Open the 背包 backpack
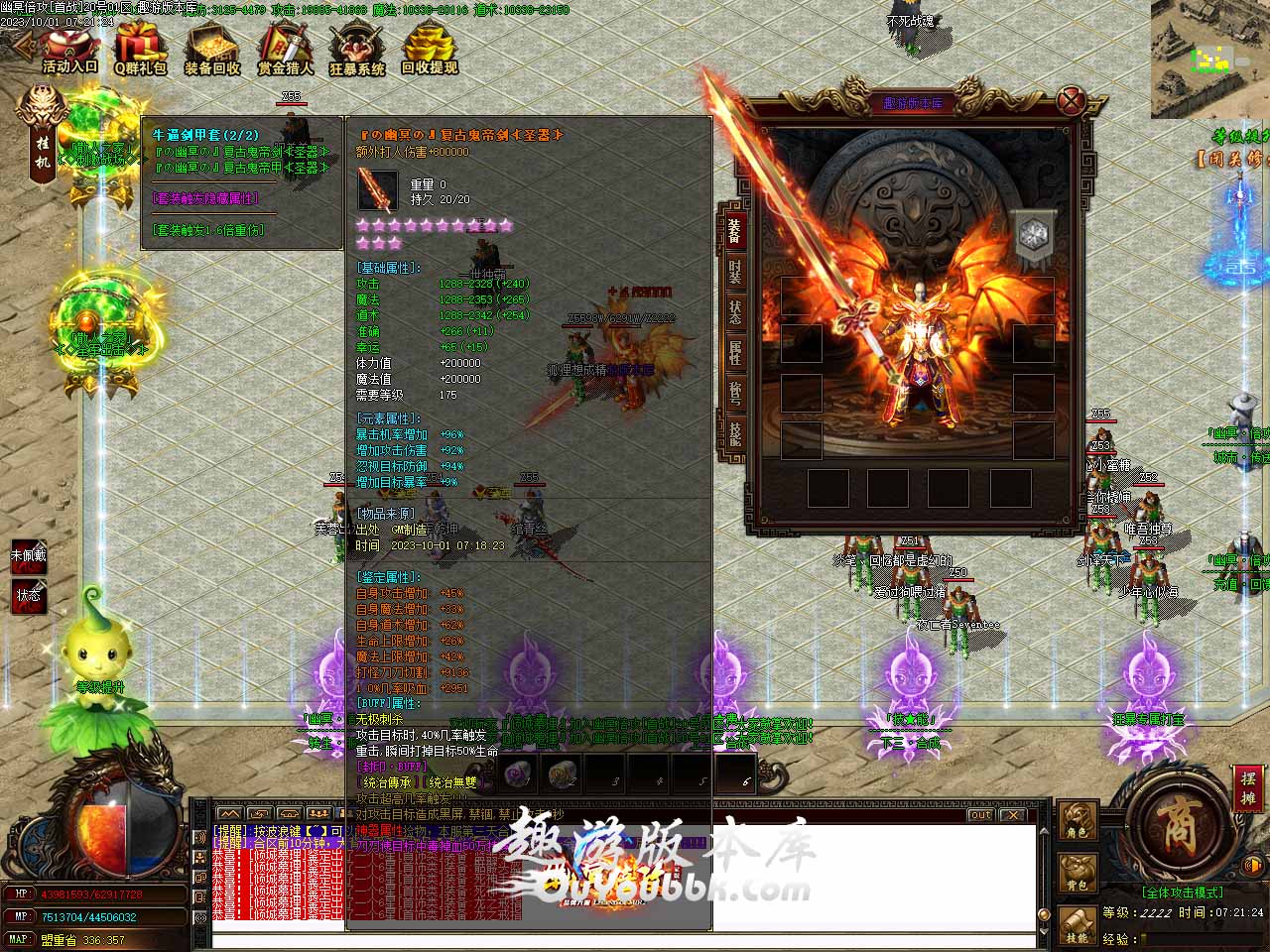 [1078, 873]
